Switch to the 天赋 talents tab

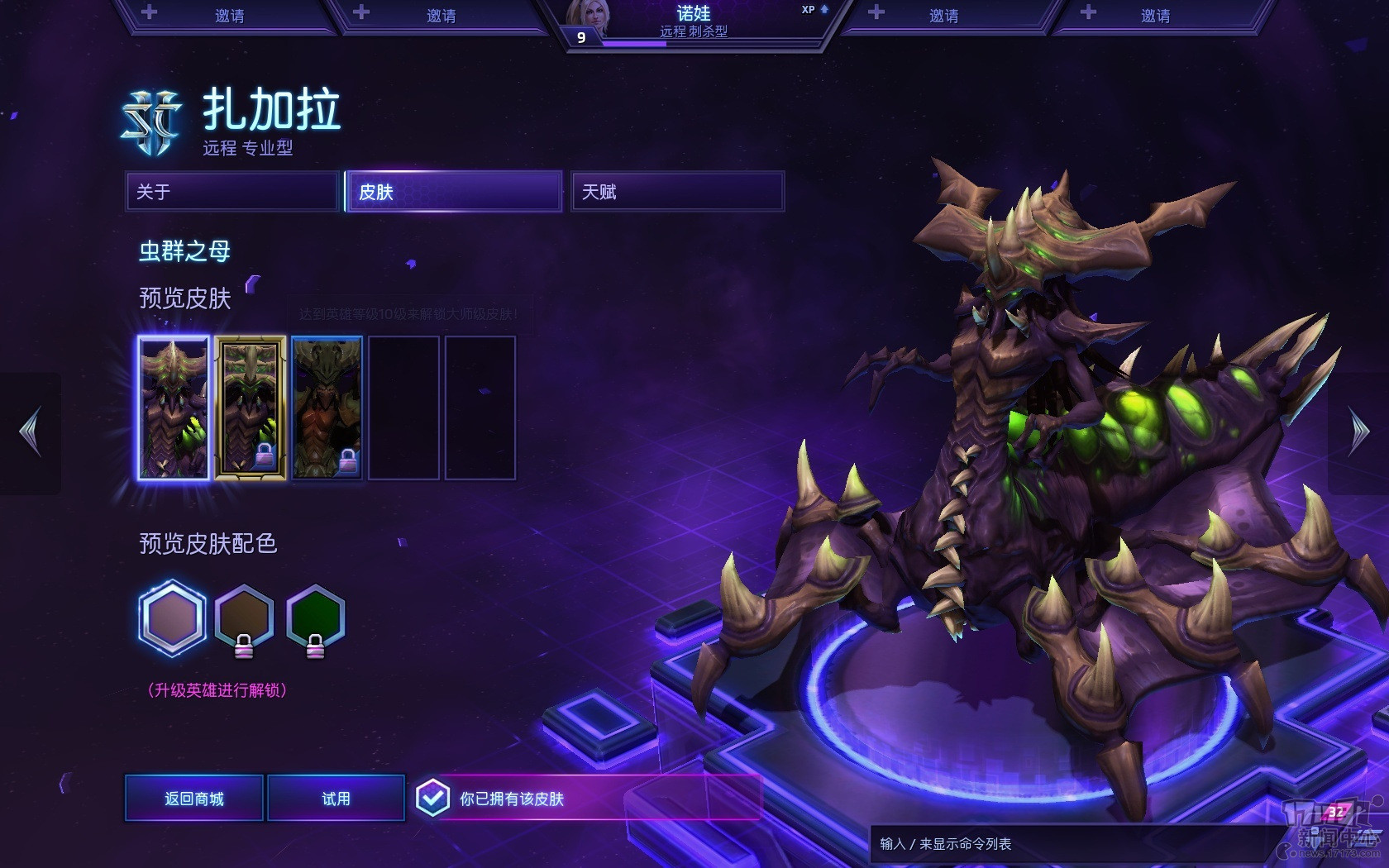677,192
